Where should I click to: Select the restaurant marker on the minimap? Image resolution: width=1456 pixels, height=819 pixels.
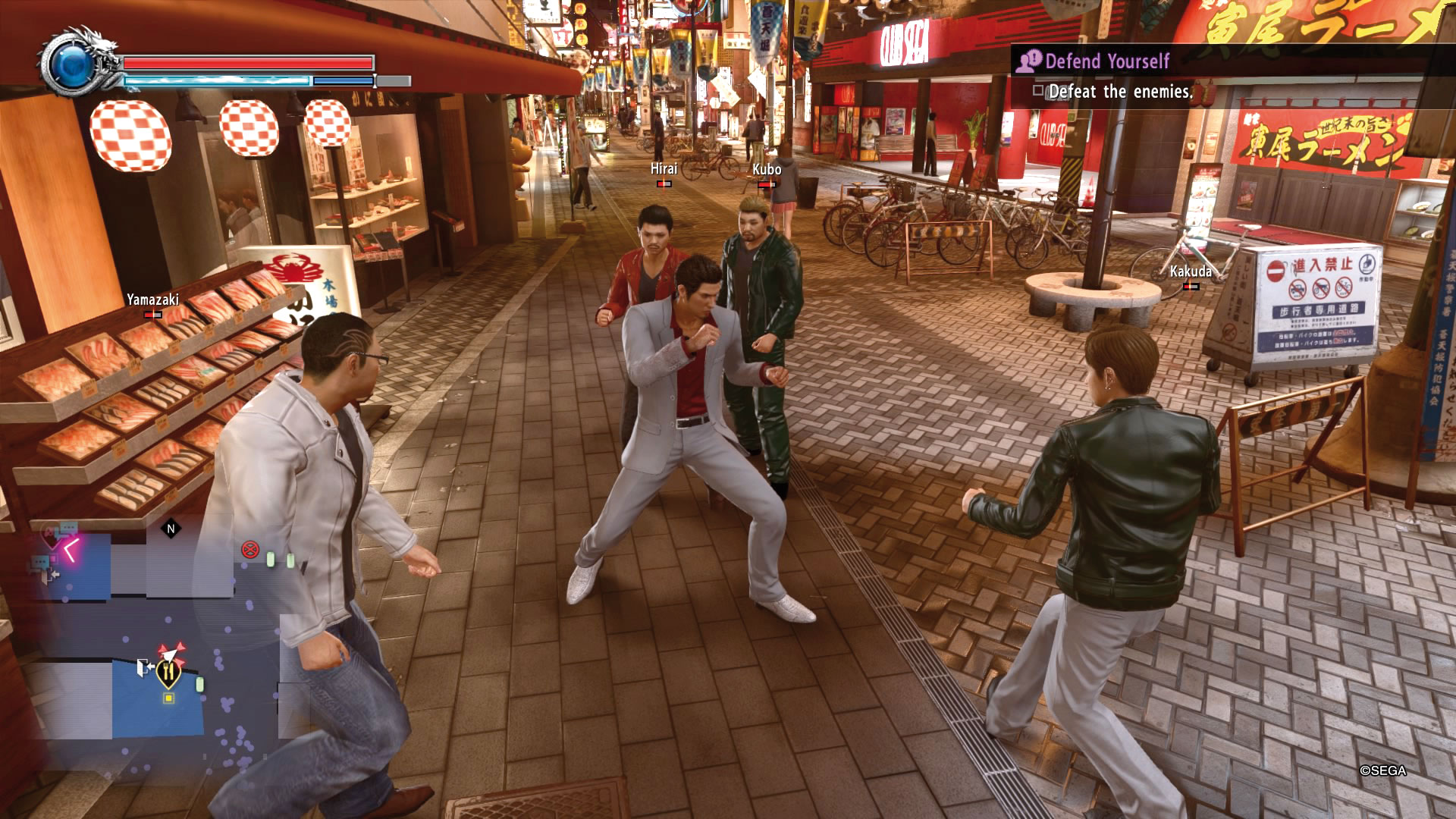point(168,672)
